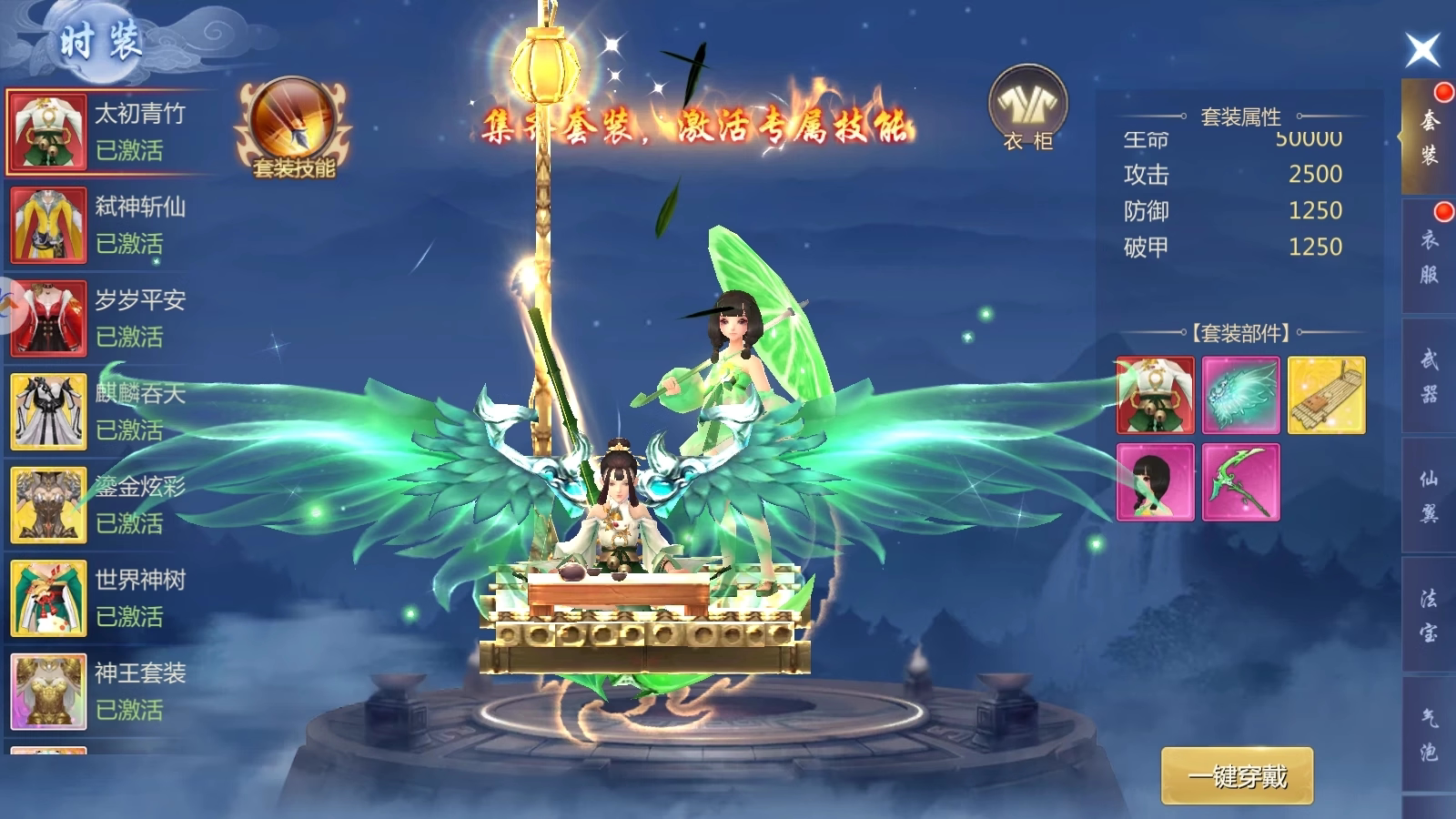Switch to the 衣服 clothing tab
This screenshot has width=1456, height=819.
tap(1429, 257)
